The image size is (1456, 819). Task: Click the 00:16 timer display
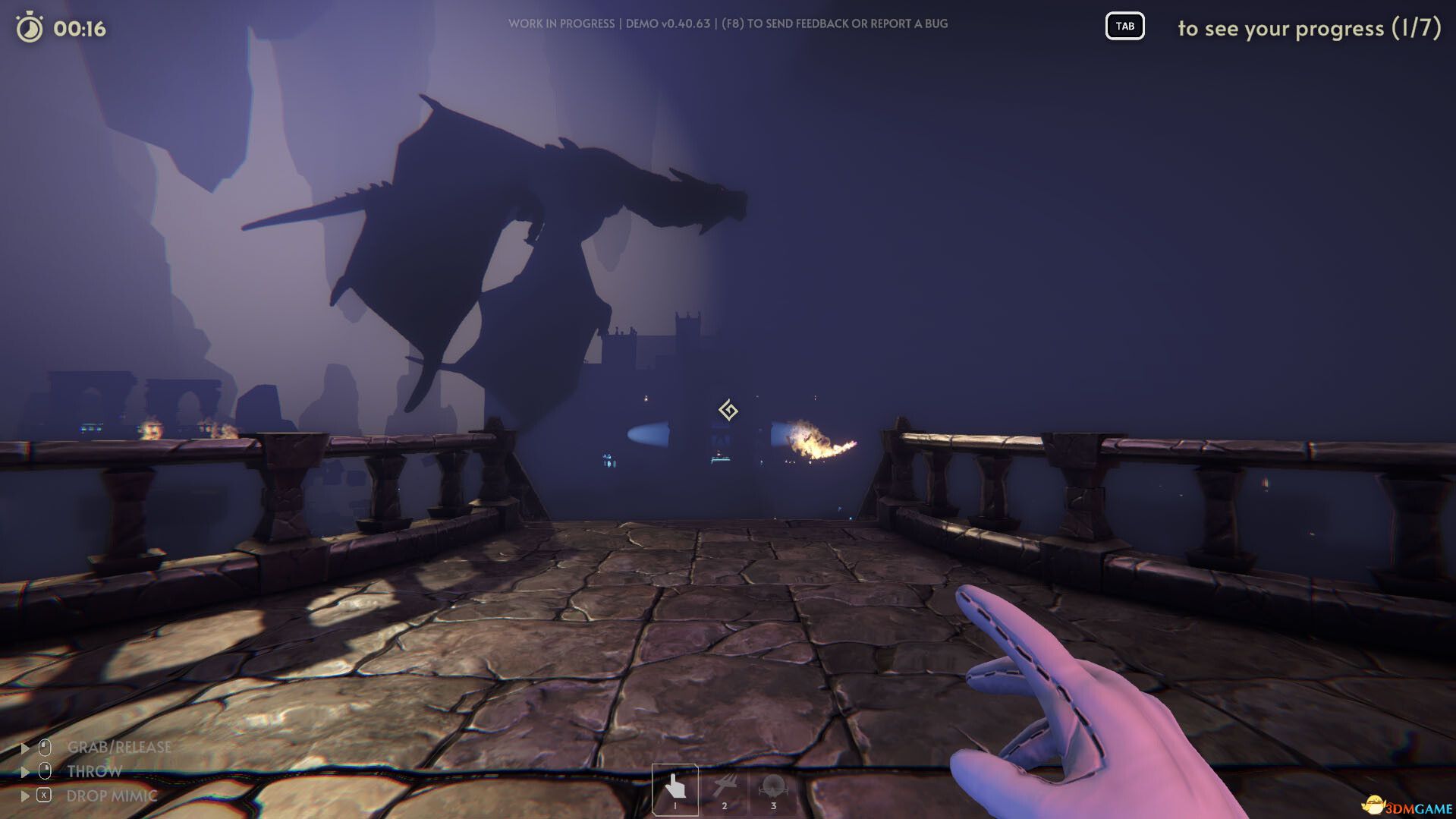79,28
